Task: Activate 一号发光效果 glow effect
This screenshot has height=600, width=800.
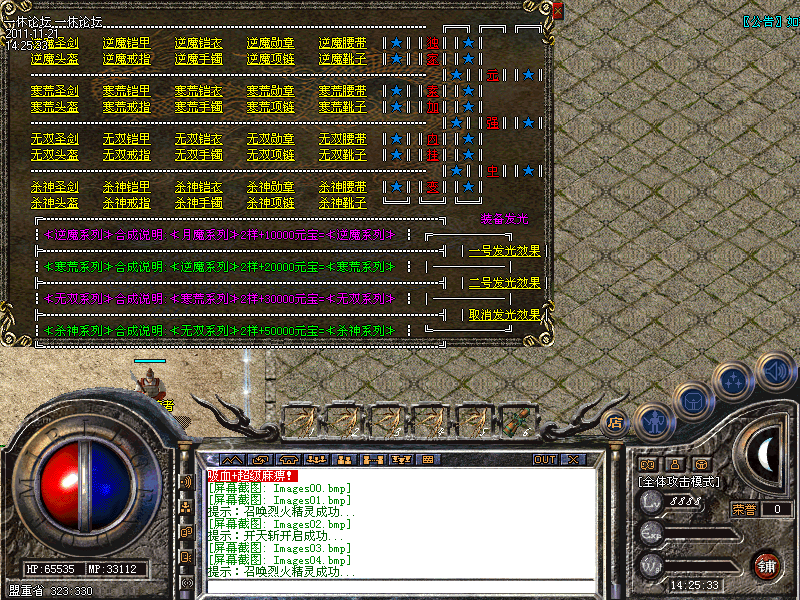Action: [504, 251]
